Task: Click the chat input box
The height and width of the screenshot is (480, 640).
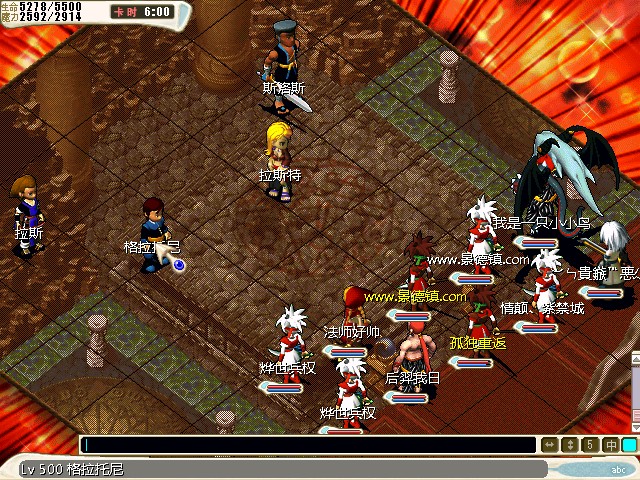Action: 308,445
